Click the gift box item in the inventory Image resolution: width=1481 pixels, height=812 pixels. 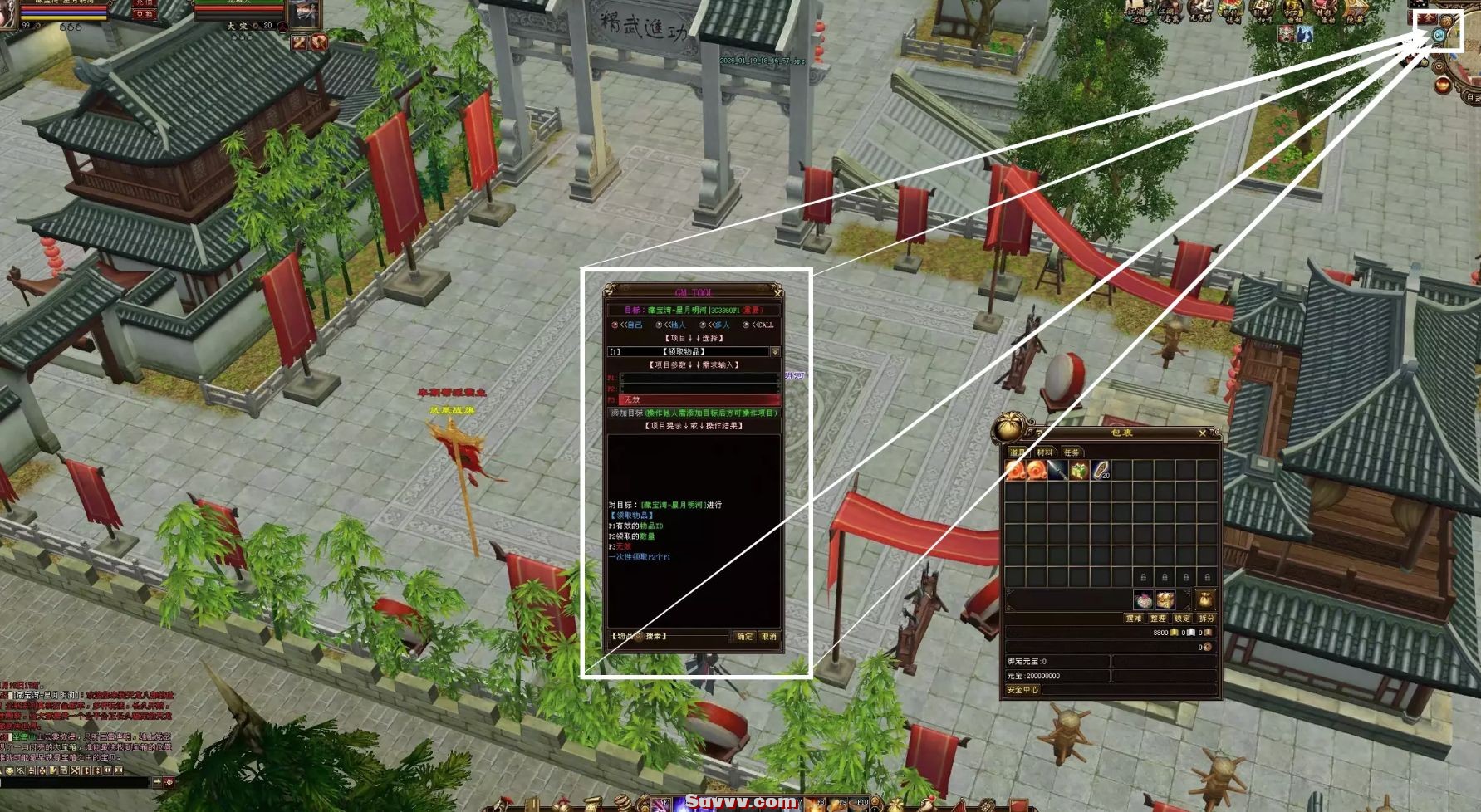[x=1079, y=469]
